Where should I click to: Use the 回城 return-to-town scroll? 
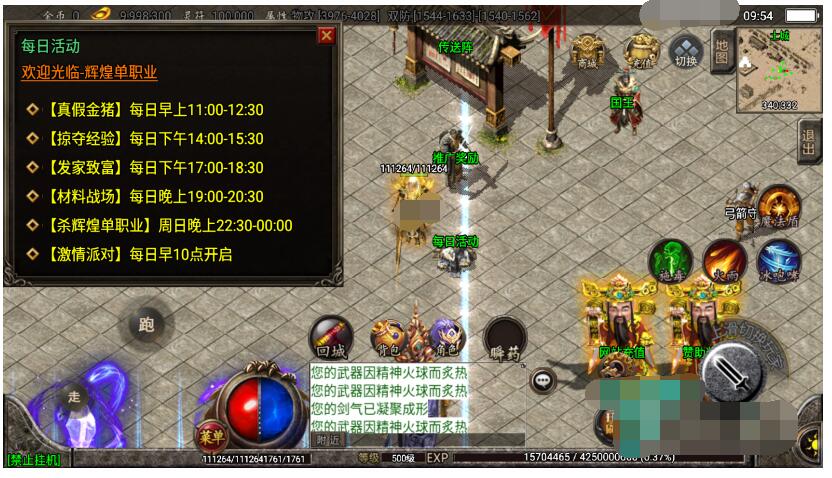(x=330, y=337)
